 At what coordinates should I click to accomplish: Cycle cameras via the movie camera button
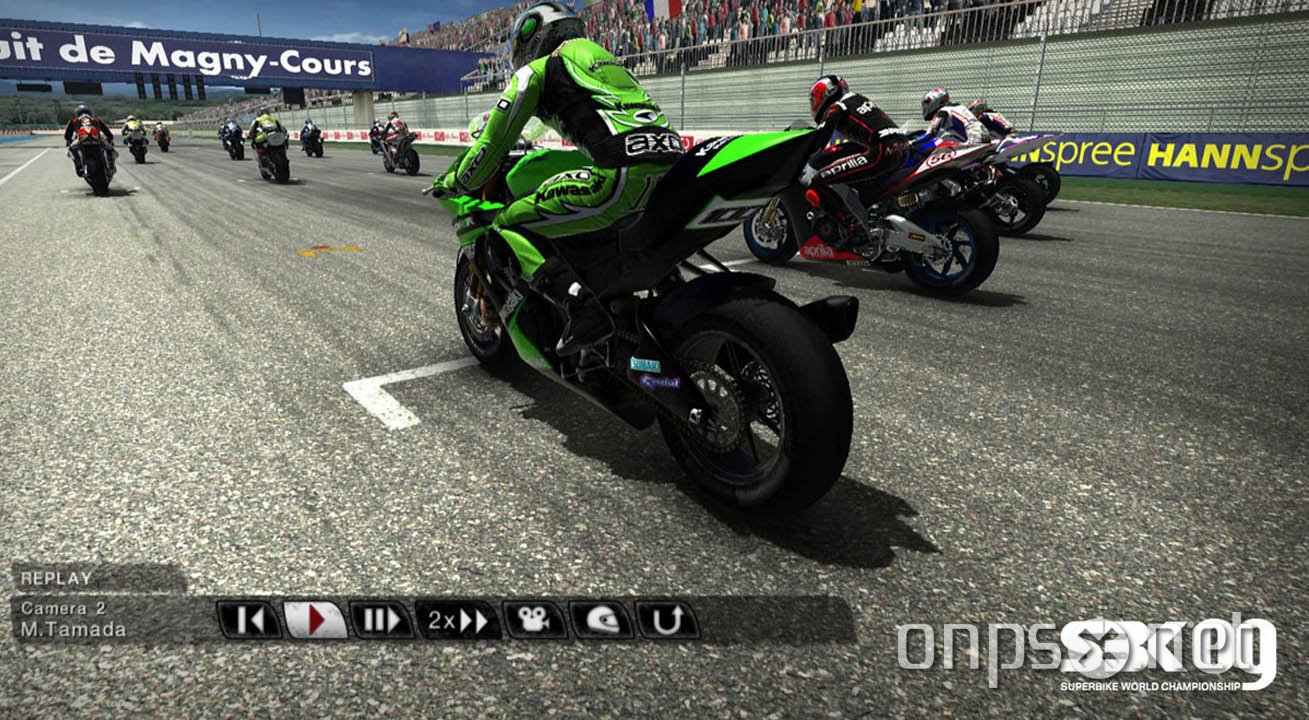click(x=531, y=620)
